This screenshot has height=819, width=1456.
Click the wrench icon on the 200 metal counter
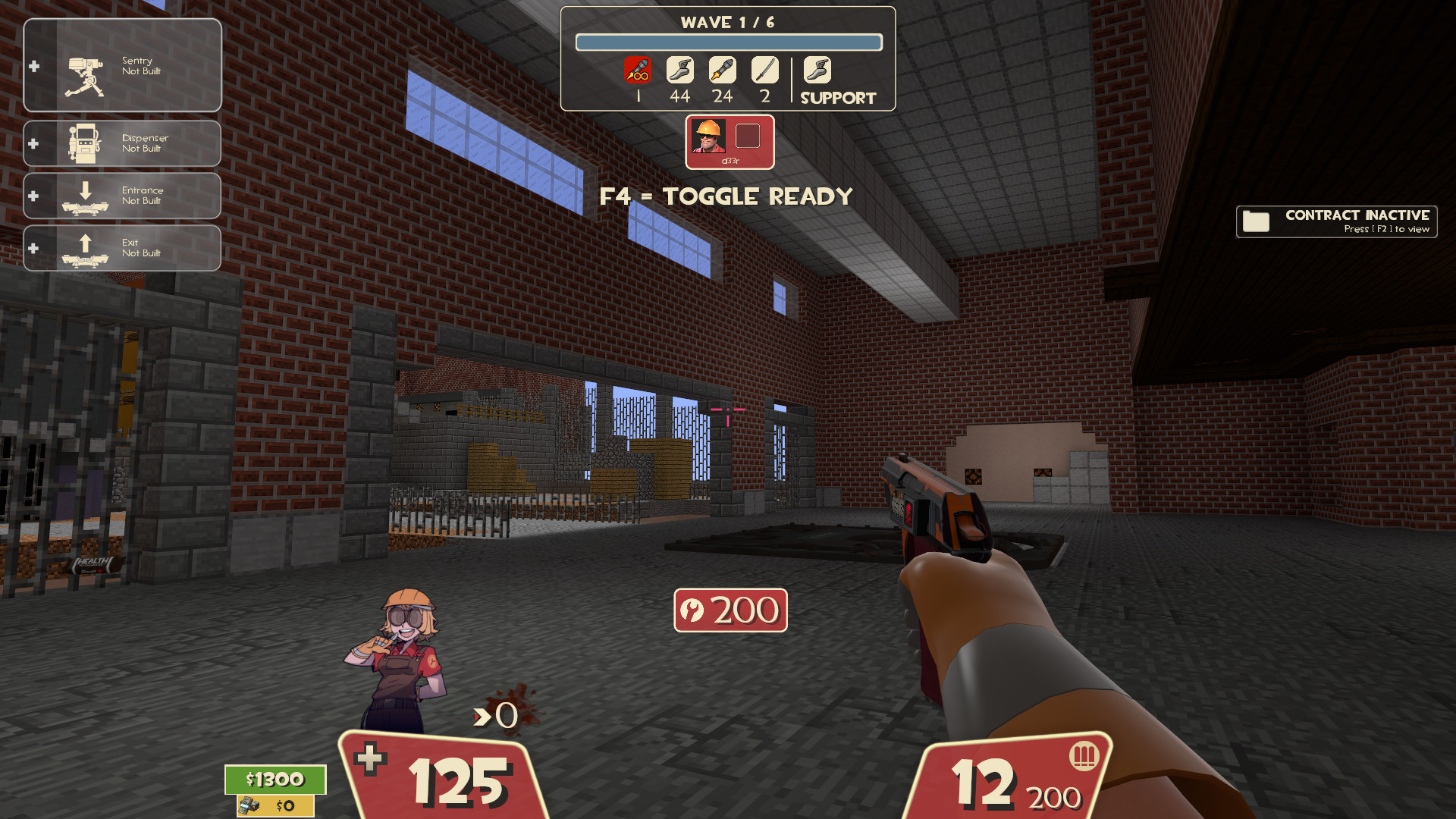click(x=693, y=609)
